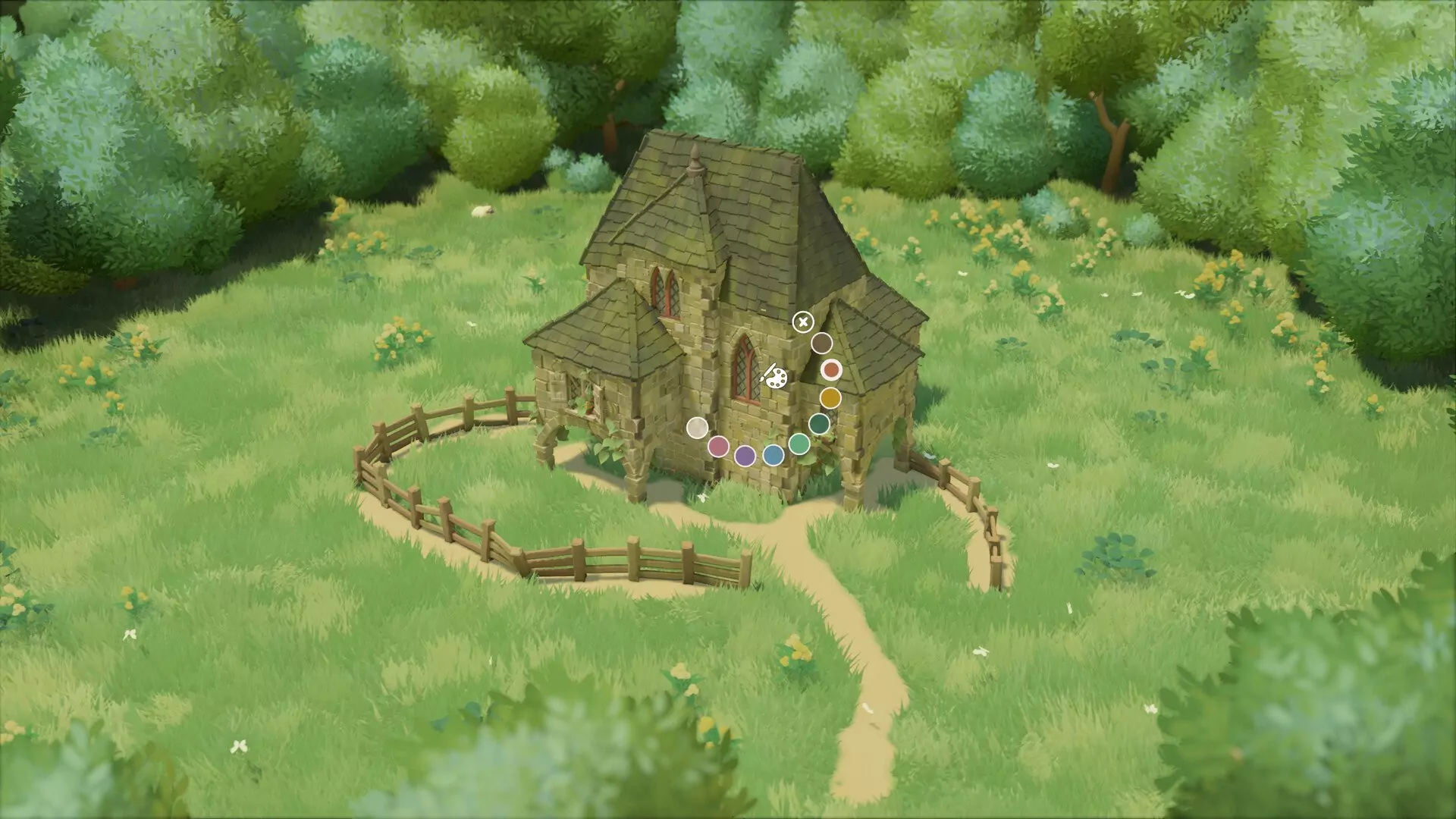This screenshot has width=1456, height=819.
Task: Choose the dark teal color swatch
Action: coord(821,423)
